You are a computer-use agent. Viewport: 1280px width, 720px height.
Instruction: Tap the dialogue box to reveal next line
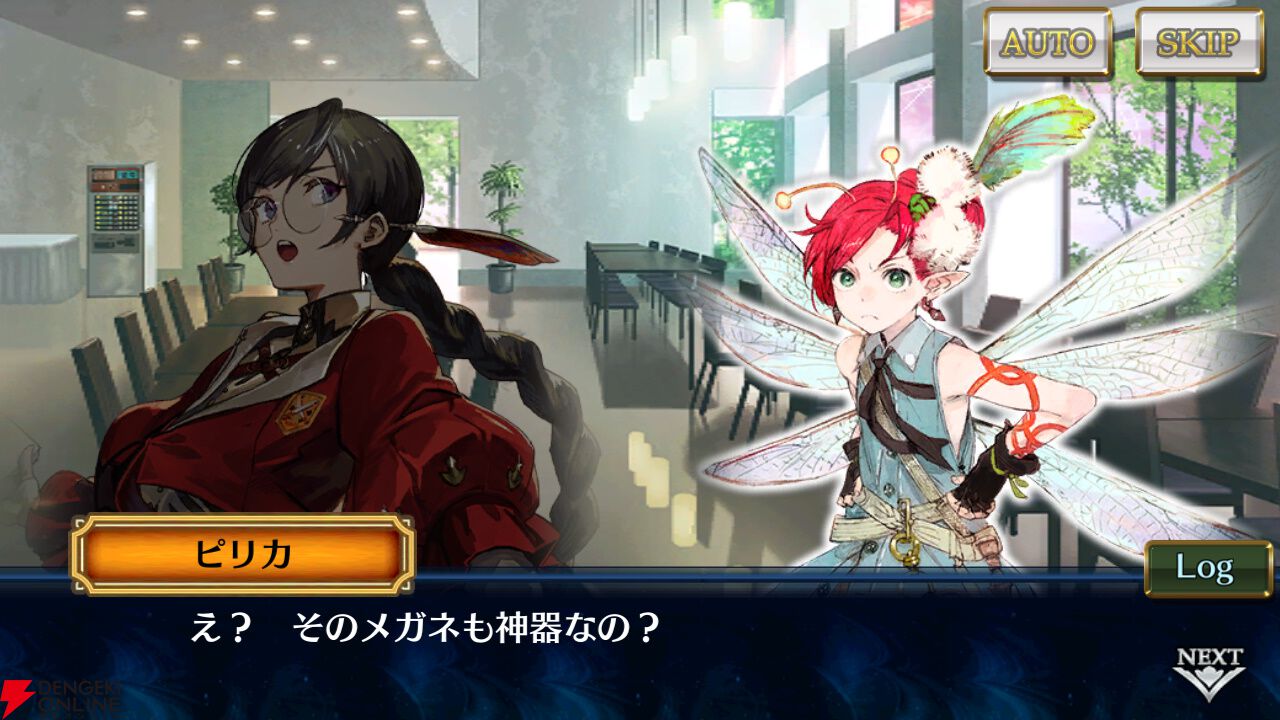(640, 650)
